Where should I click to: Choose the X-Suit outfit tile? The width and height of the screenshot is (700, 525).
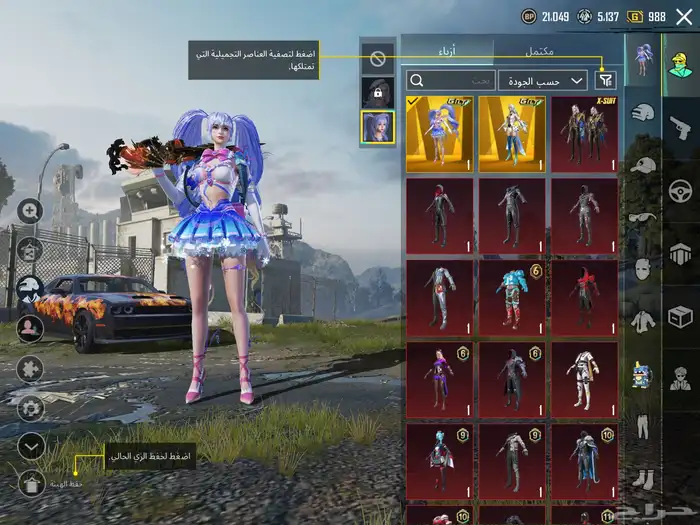coord(584,134)
